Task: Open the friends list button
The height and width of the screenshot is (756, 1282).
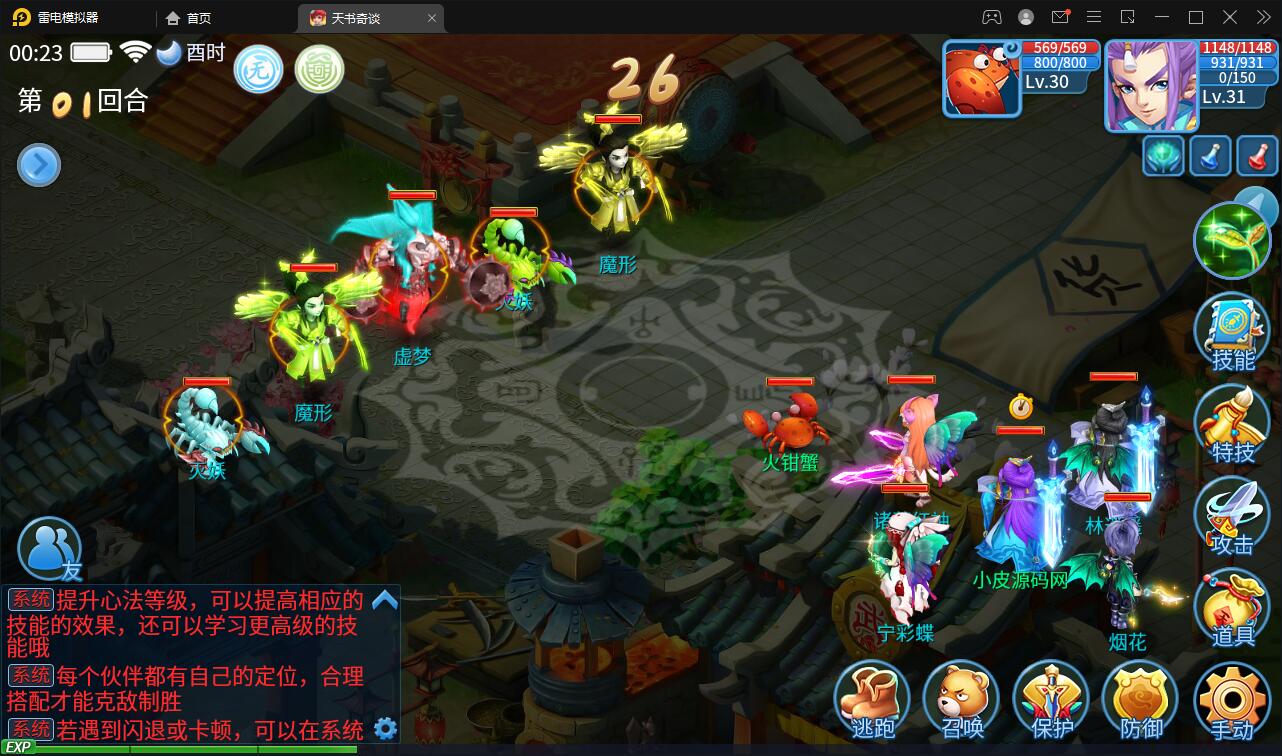Action: coord(50,550)
